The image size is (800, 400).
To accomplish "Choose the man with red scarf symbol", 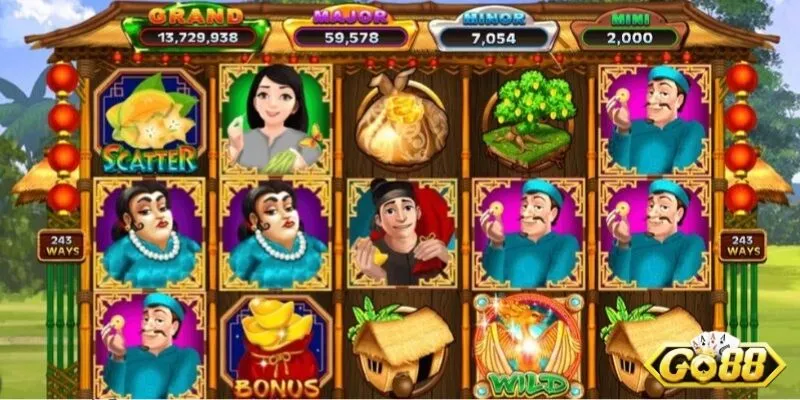I will [400, 231].
